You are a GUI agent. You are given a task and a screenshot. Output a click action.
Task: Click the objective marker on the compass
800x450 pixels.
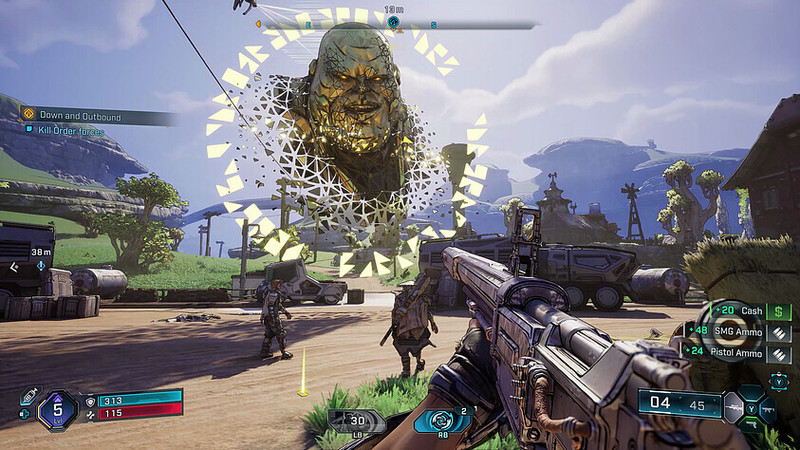click(393, 21)
